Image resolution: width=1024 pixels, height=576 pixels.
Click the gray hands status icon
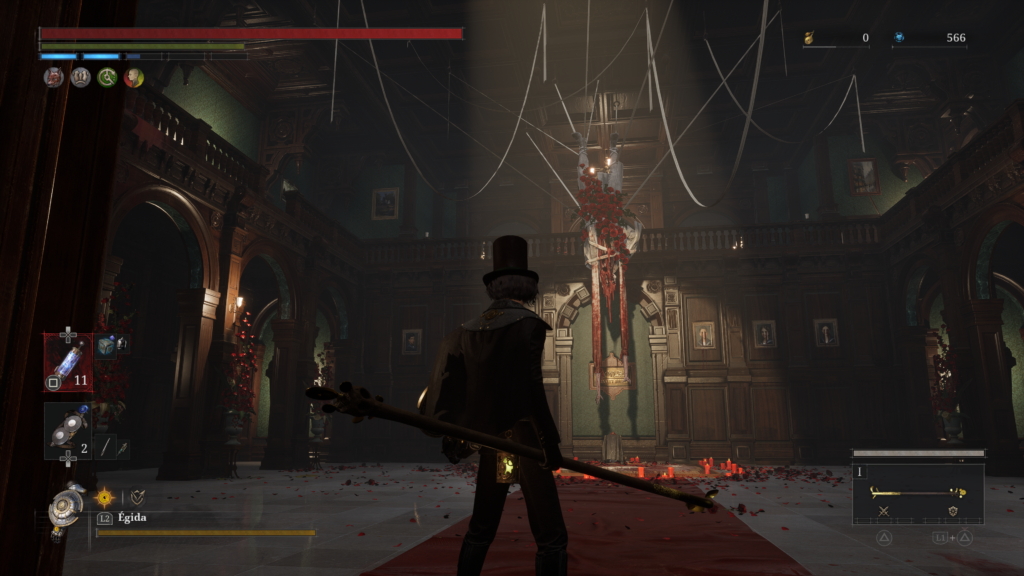(81, 77)
